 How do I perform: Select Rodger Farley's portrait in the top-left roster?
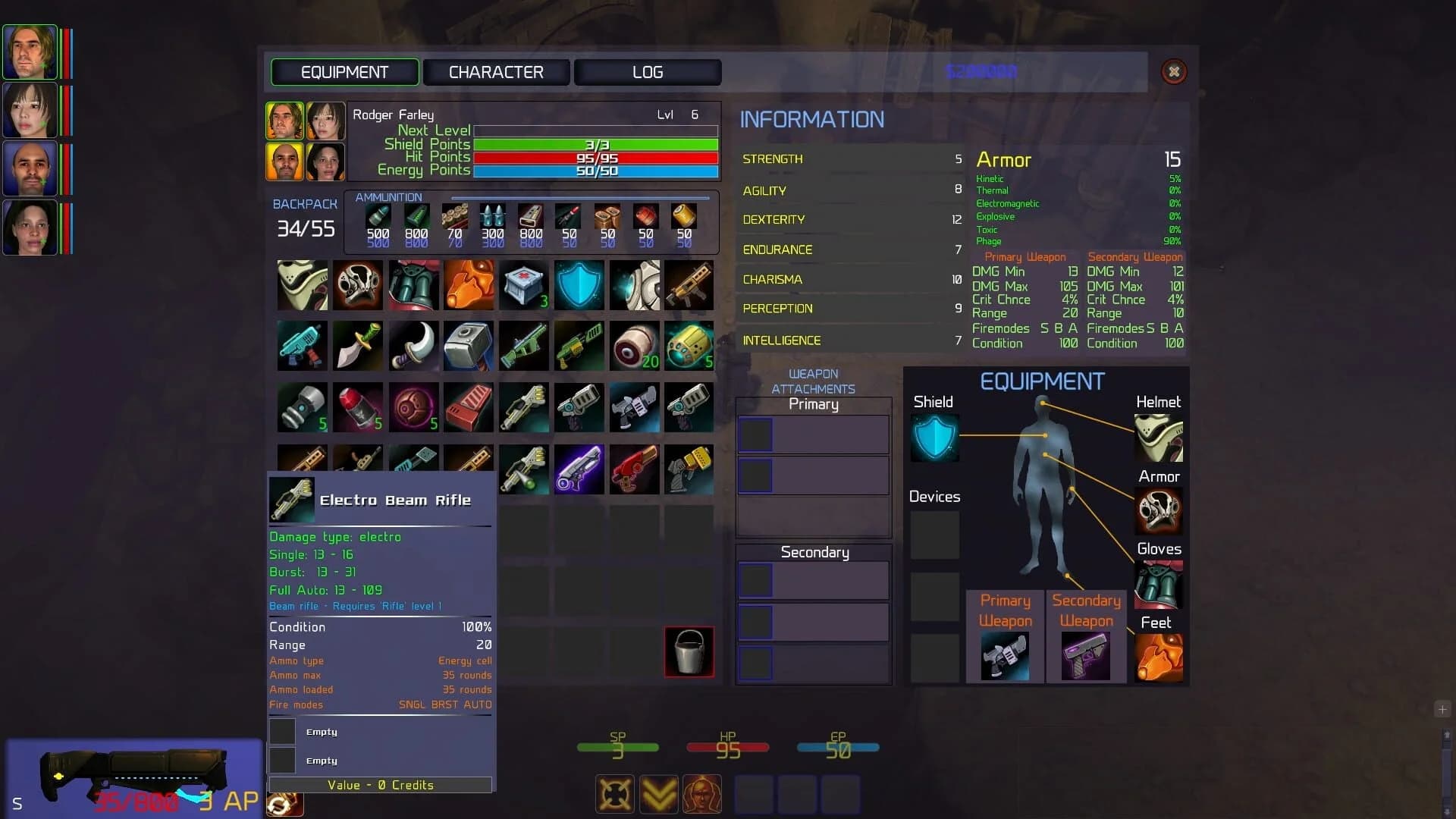pos(30,53)
